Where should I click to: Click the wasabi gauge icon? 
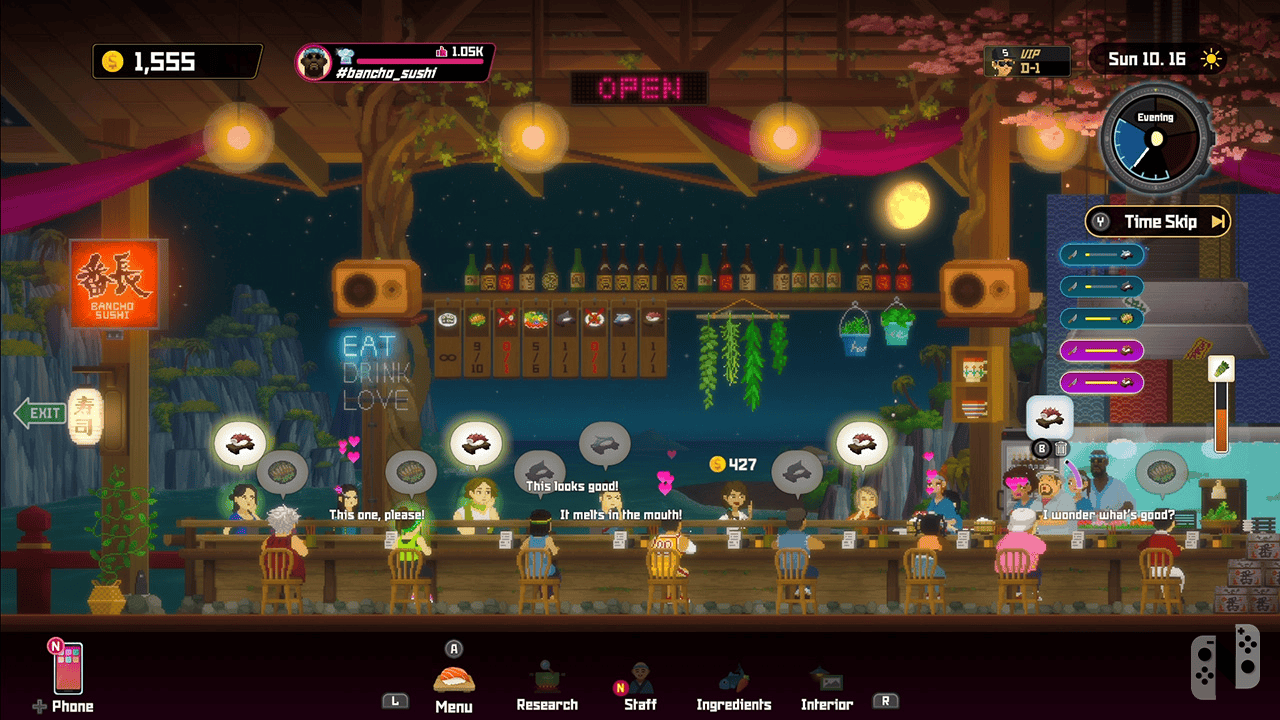tap(1222, 369)
